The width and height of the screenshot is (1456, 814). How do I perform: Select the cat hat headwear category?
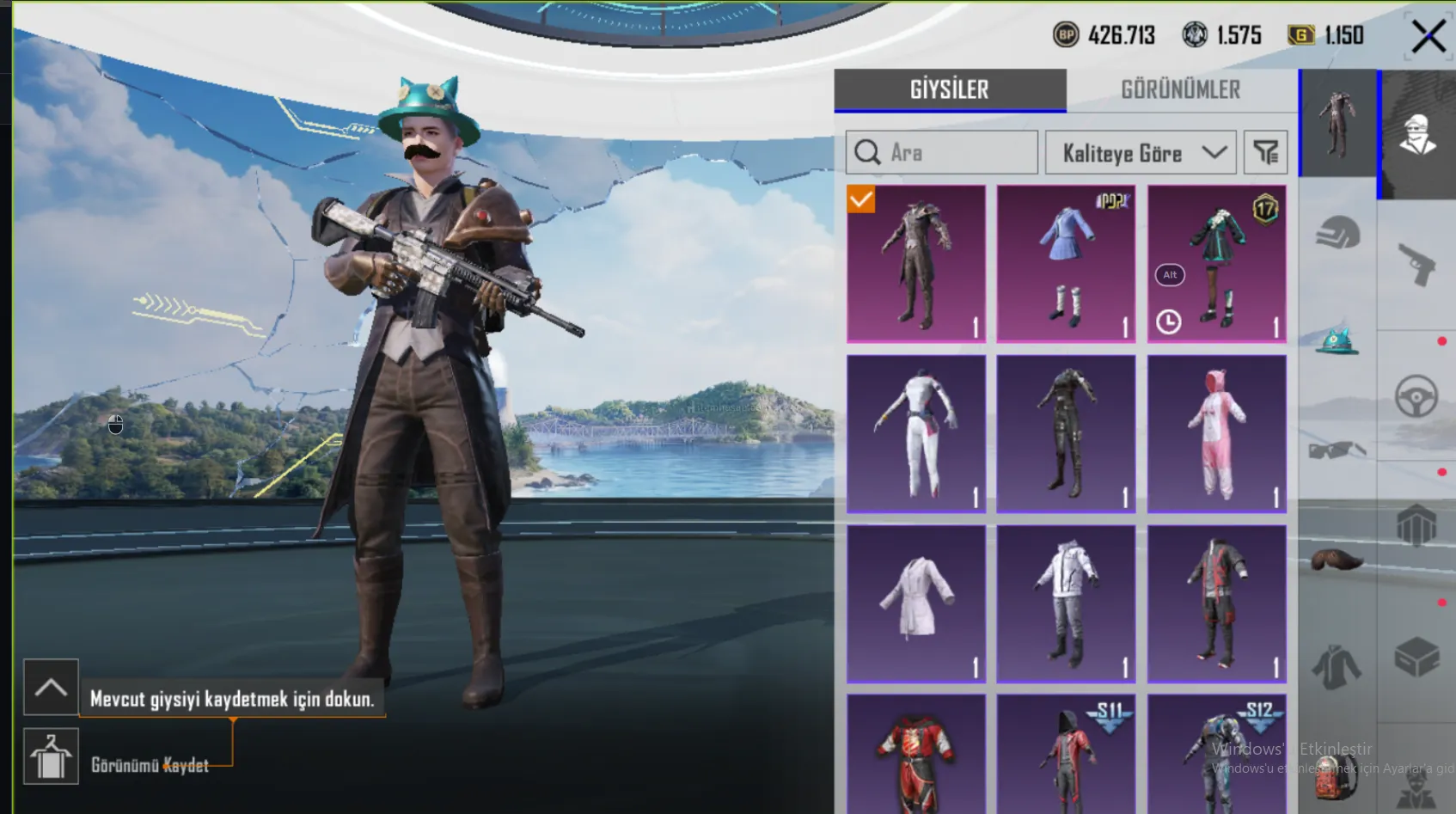tap(1337, 341)
